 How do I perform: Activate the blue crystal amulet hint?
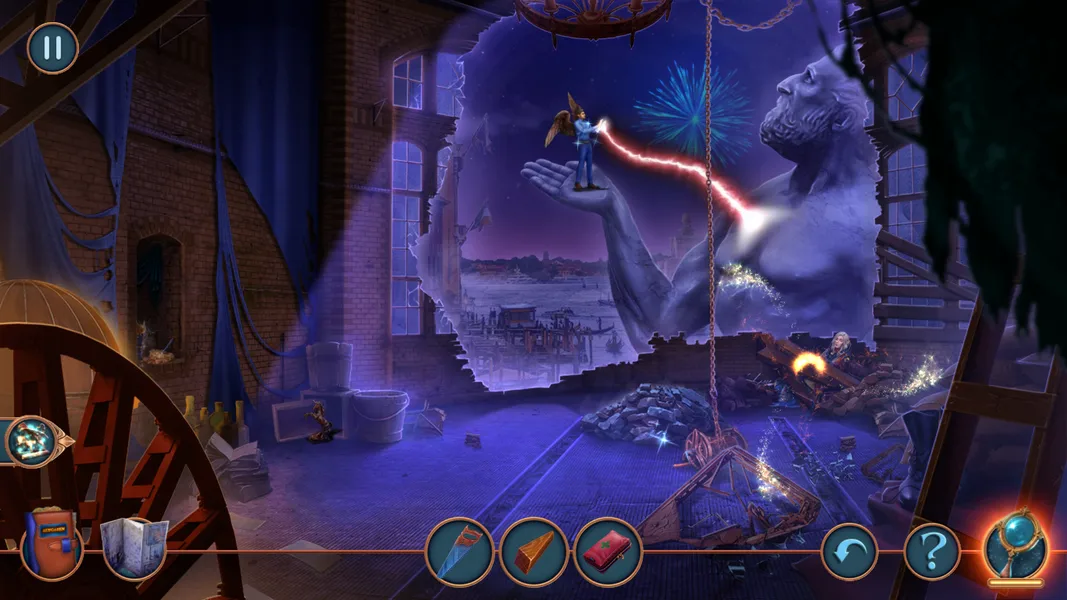click(x=1015, y=546)
